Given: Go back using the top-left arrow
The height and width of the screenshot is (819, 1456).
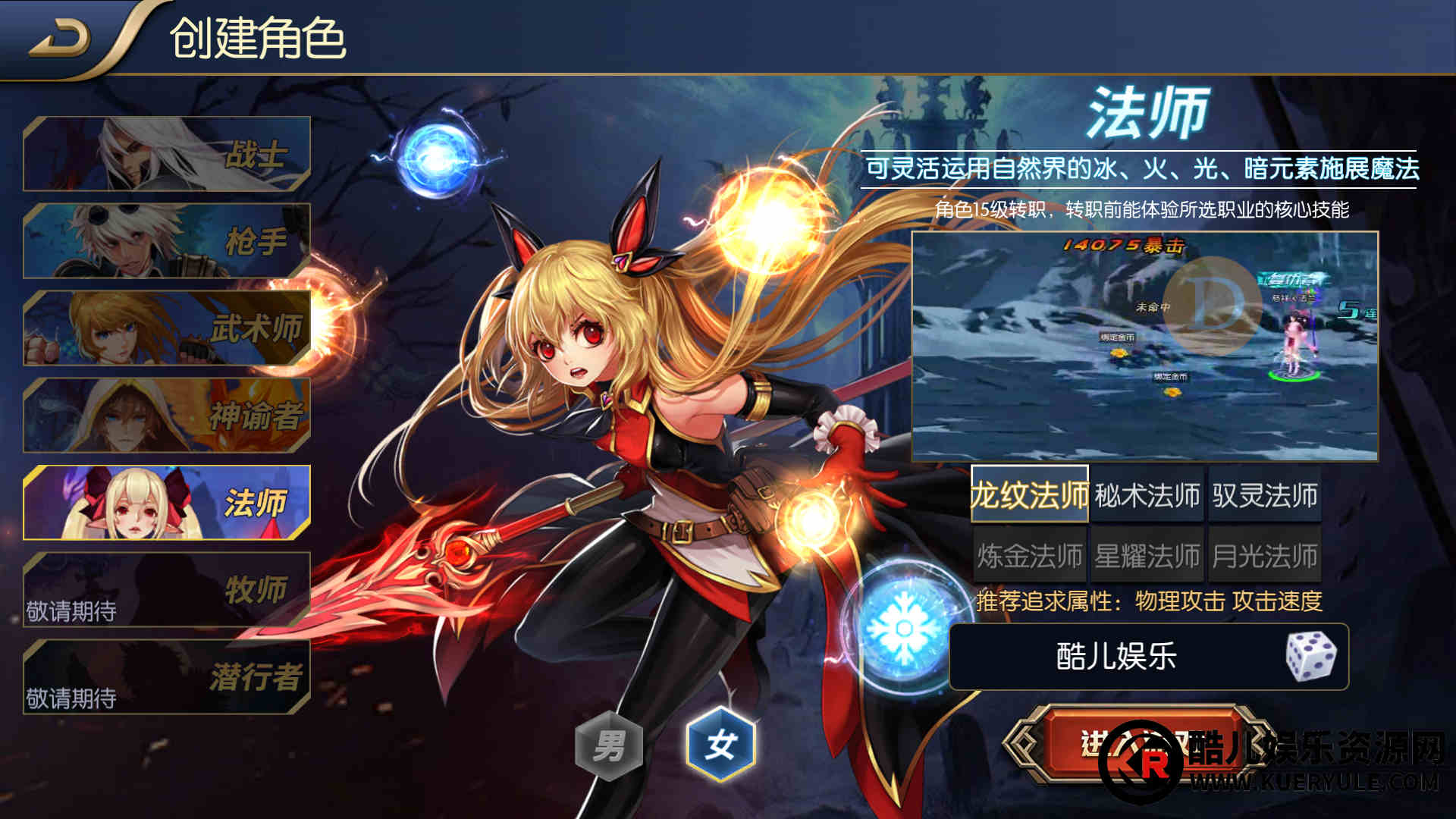Looking at the screenshot, I should pos(61,38).
